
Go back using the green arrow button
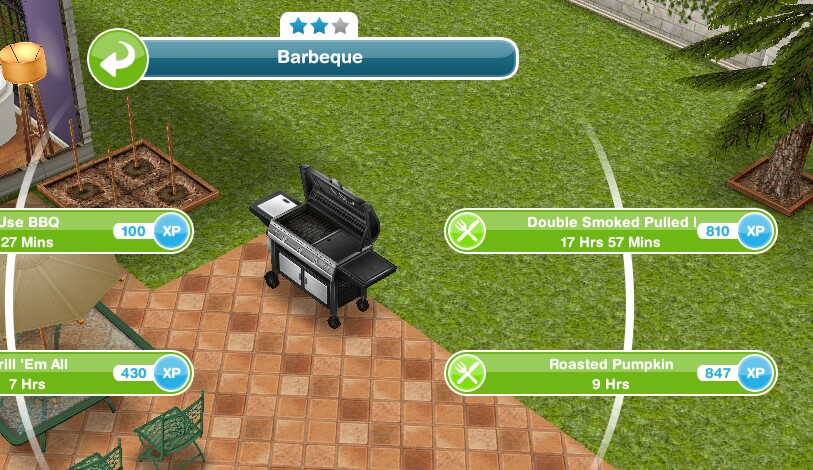[118, 58]
